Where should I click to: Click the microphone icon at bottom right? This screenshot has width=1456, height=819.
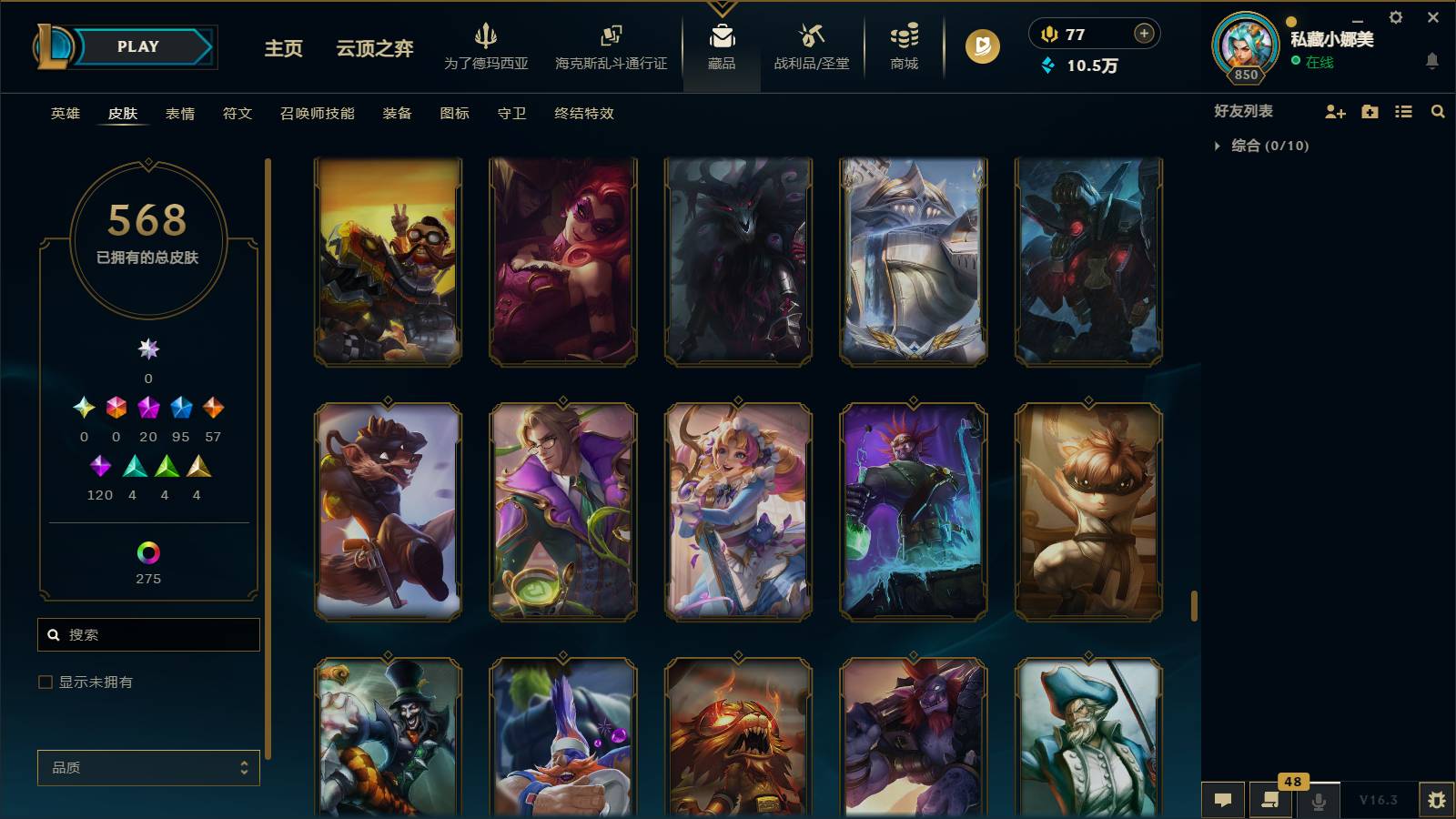click(x=1318, y=801)
